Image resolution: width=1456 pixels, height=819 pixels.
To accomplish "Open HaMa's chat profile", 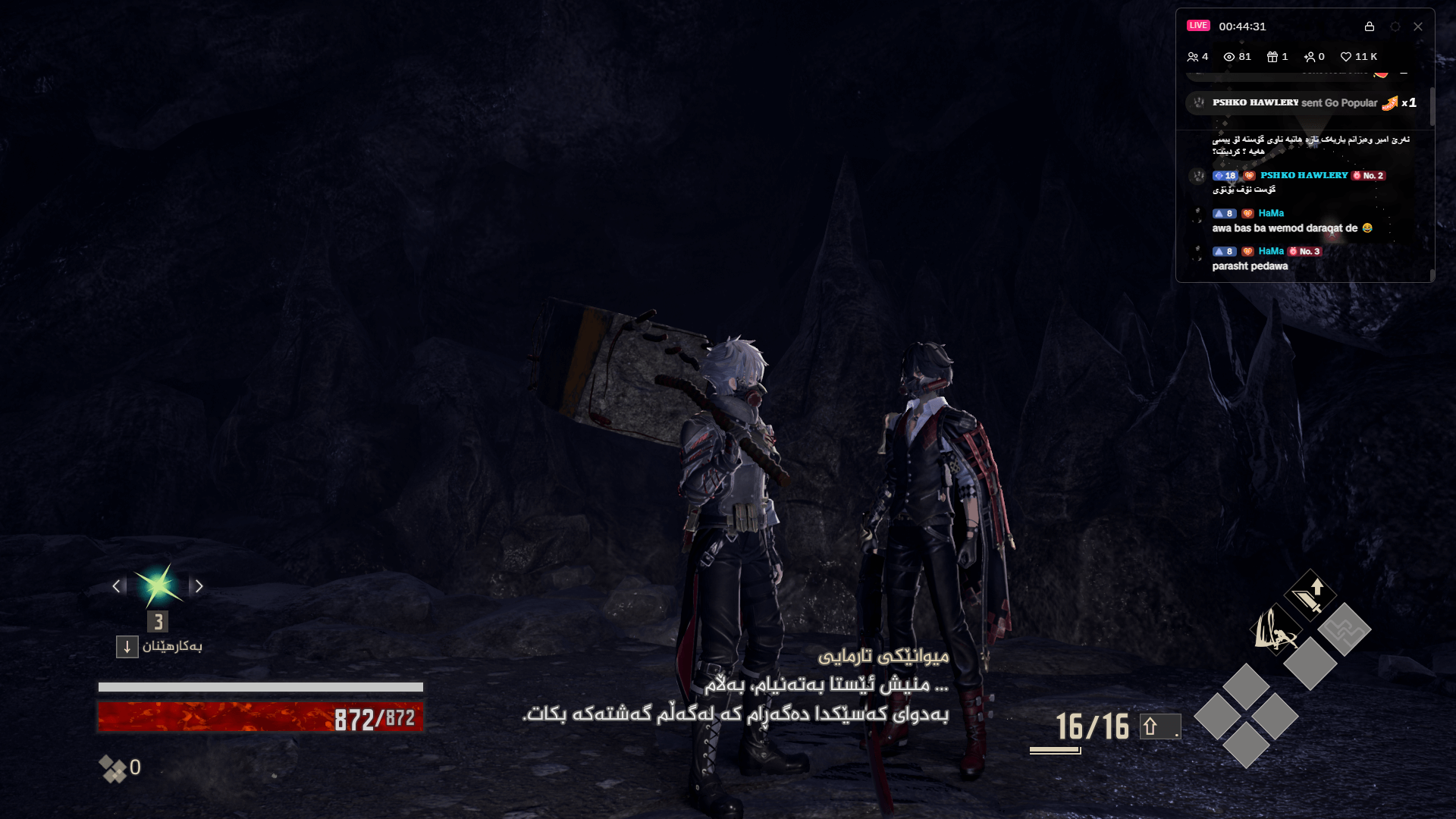I will click(x=1270, y=213).
